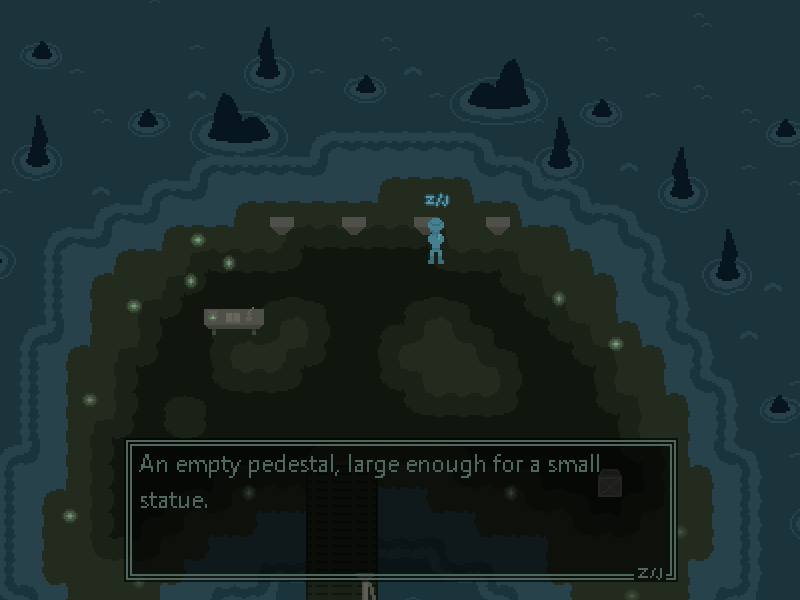Click the empty pedestal dialogue box
Image resolution: width=800 pixels, height=600 pixels.
click(400, 510)
